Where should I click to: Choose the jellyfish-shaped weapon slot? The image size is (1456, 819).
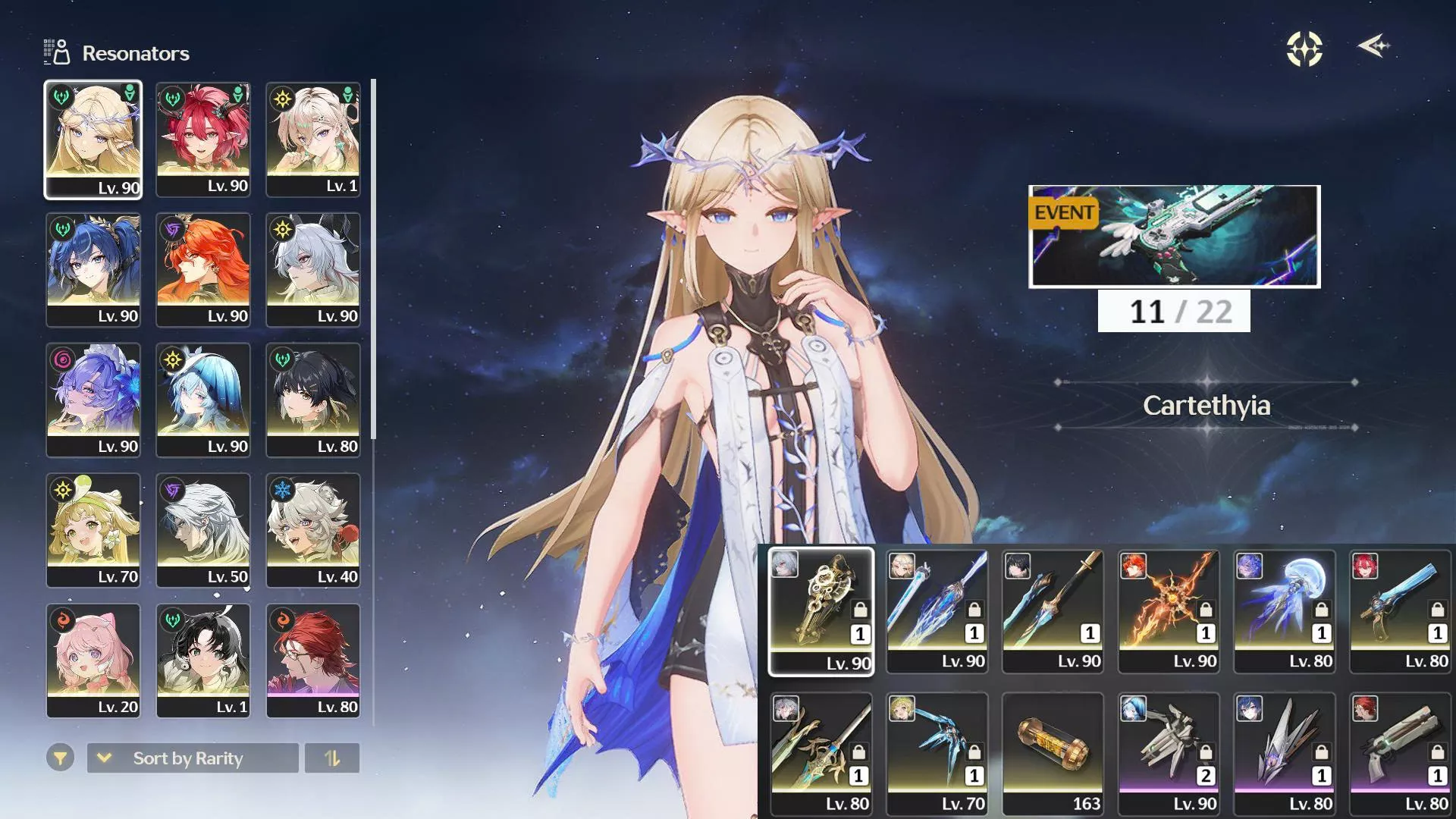pos(1285,610)
